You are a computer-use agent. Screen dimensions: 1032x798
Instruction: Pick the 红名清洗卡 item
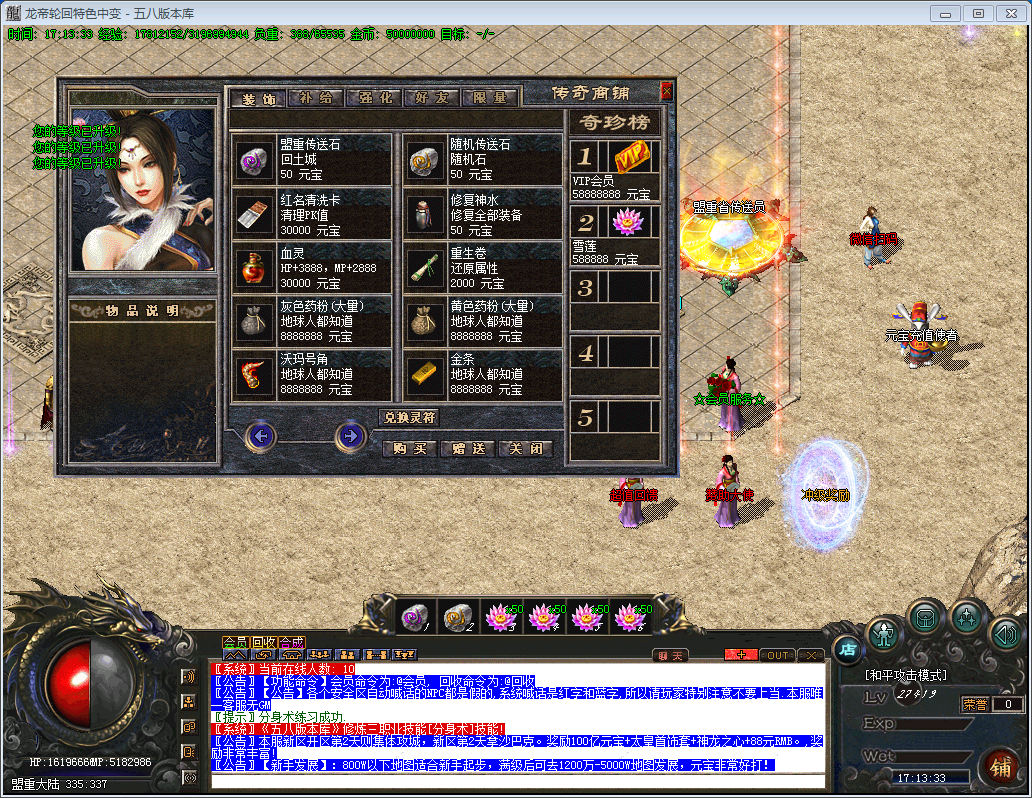pos(312,214)
